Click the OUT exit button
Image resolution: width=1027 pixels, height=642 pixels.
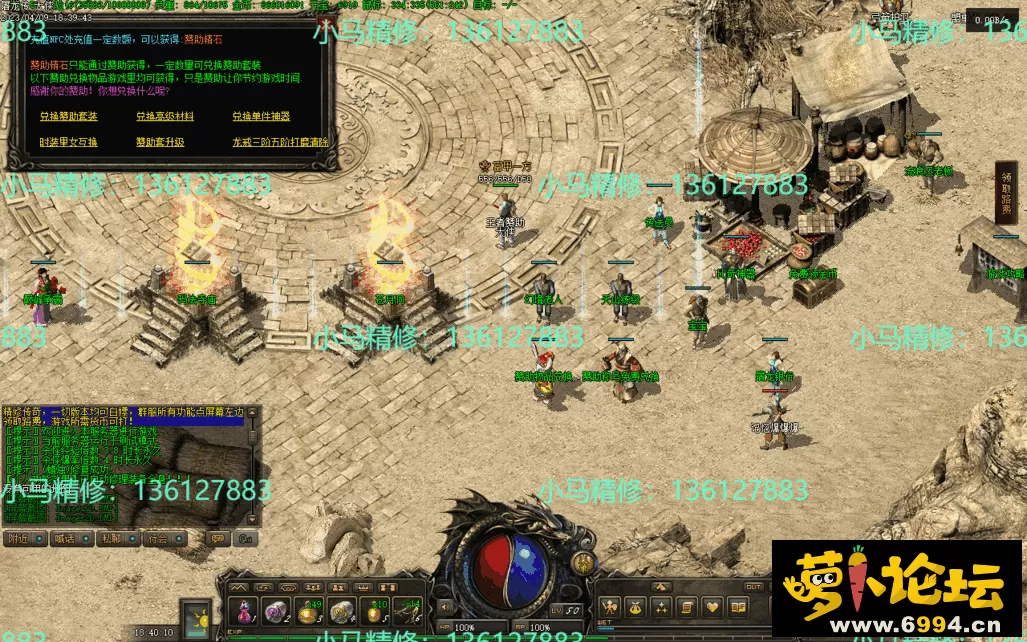click(753, 587)
